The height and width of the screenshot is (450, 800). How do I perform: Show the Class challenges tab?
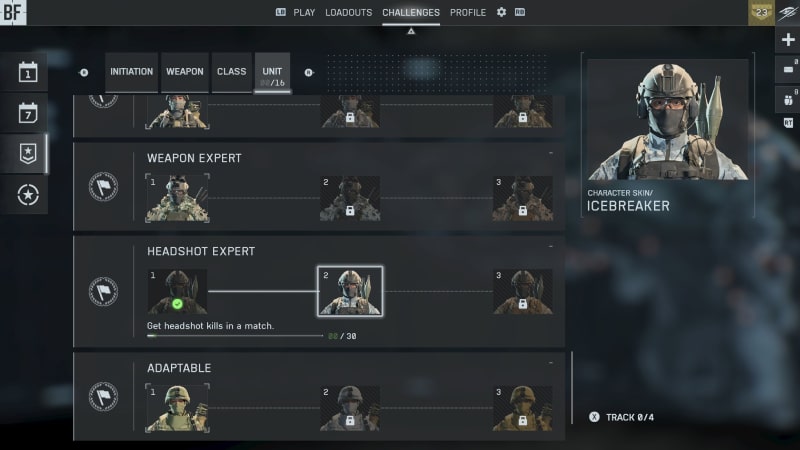click(232, 72)
